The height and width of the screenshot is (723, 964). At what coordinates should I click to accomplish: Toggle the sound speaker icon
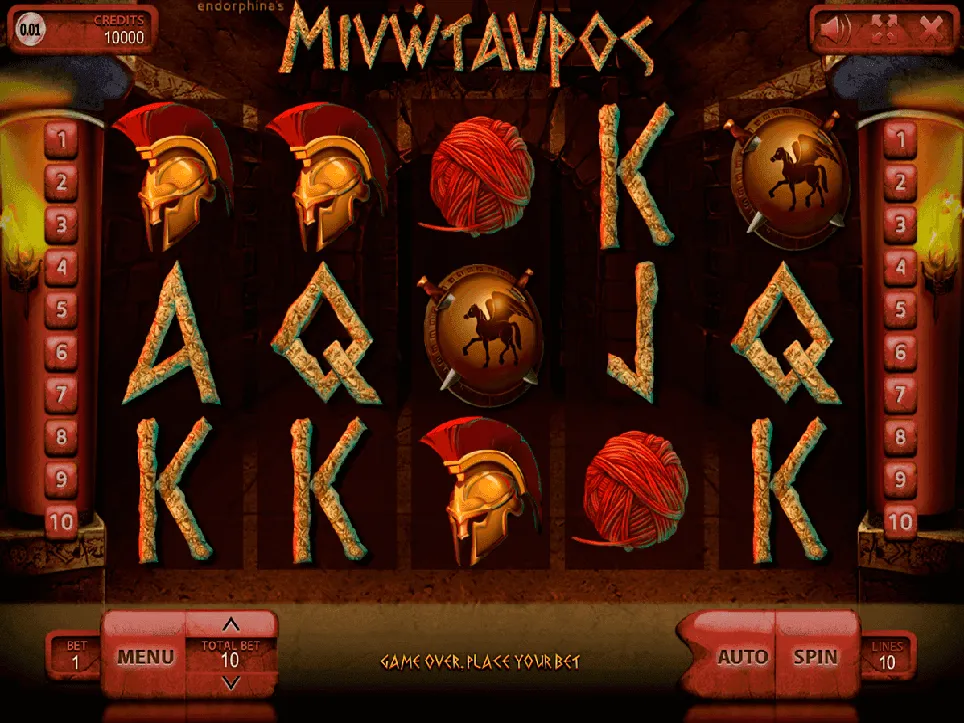click(836, 29)
